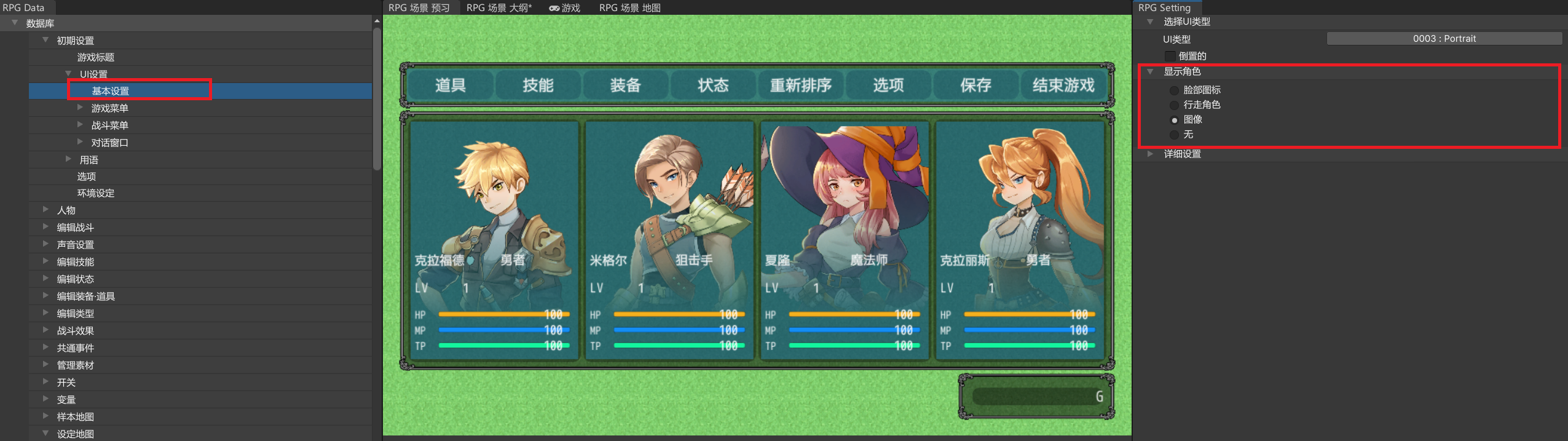The height and width of the screenshot is (441, 1568).
Task: Open the UI类型 Portrait dropdown
Action: 1444,39
